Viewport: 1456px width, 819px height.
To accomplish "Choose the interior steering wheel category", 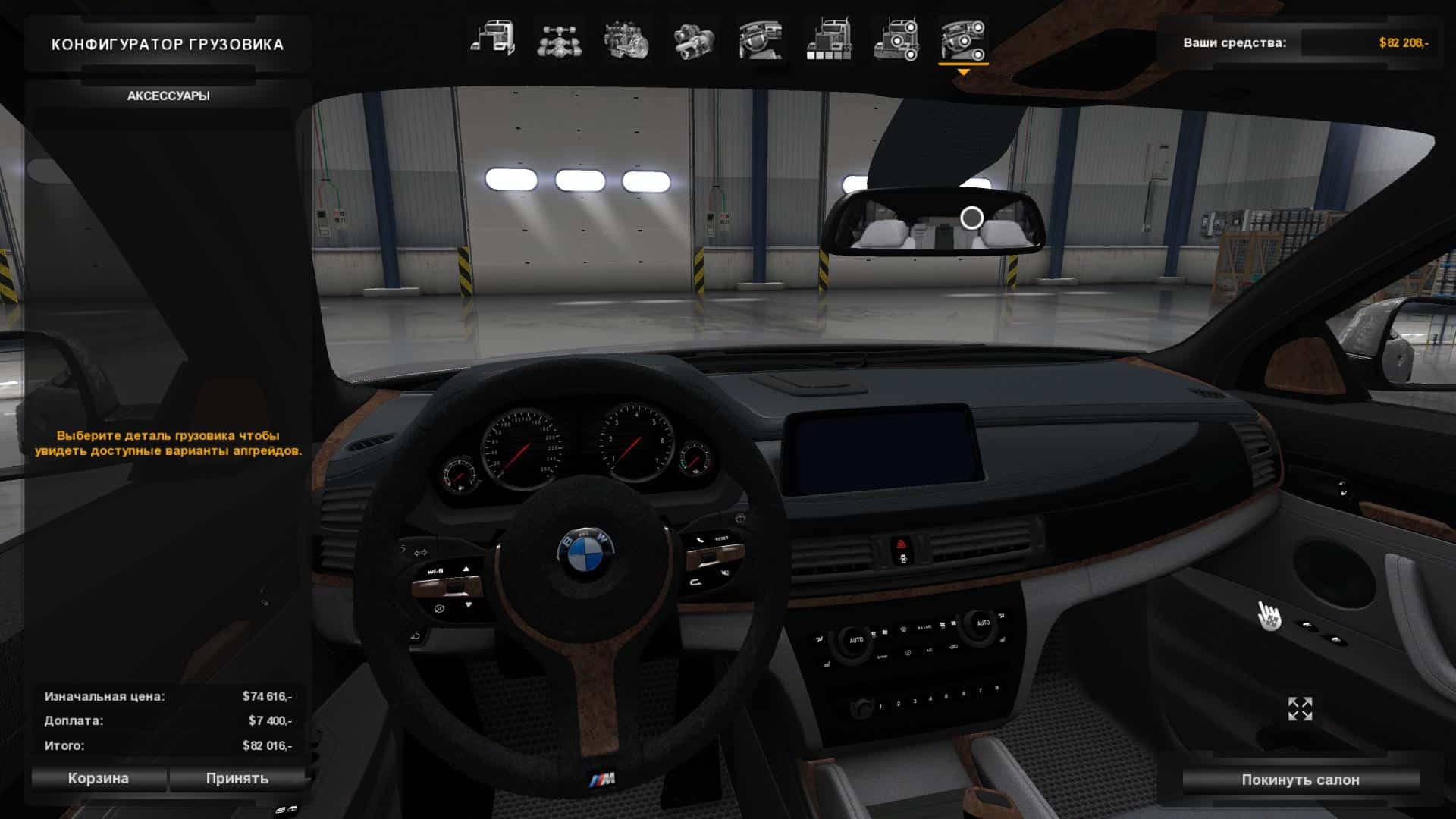I will (x=761, y=39).
